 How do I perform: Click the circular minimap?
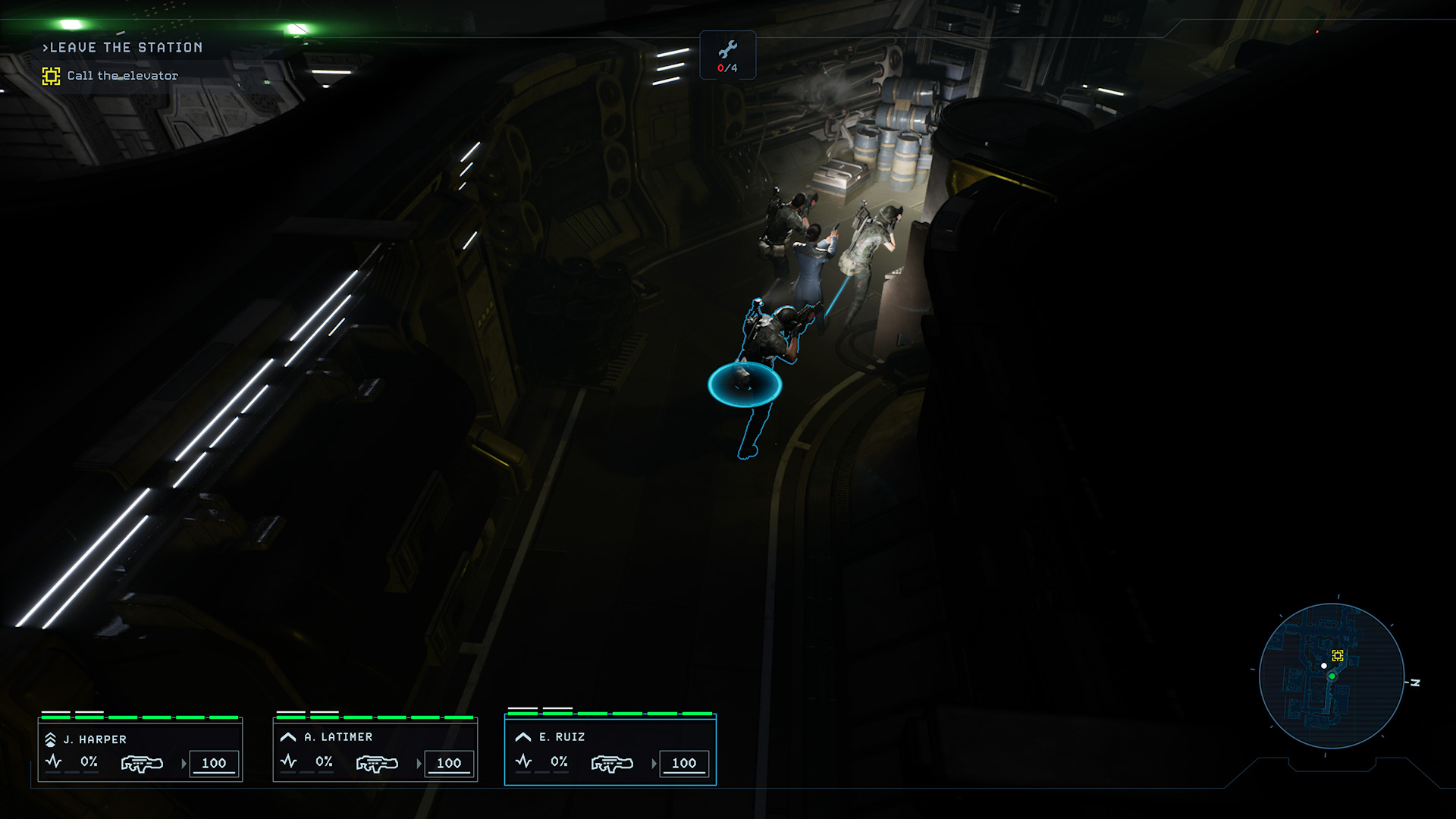tap(1332, 676)
